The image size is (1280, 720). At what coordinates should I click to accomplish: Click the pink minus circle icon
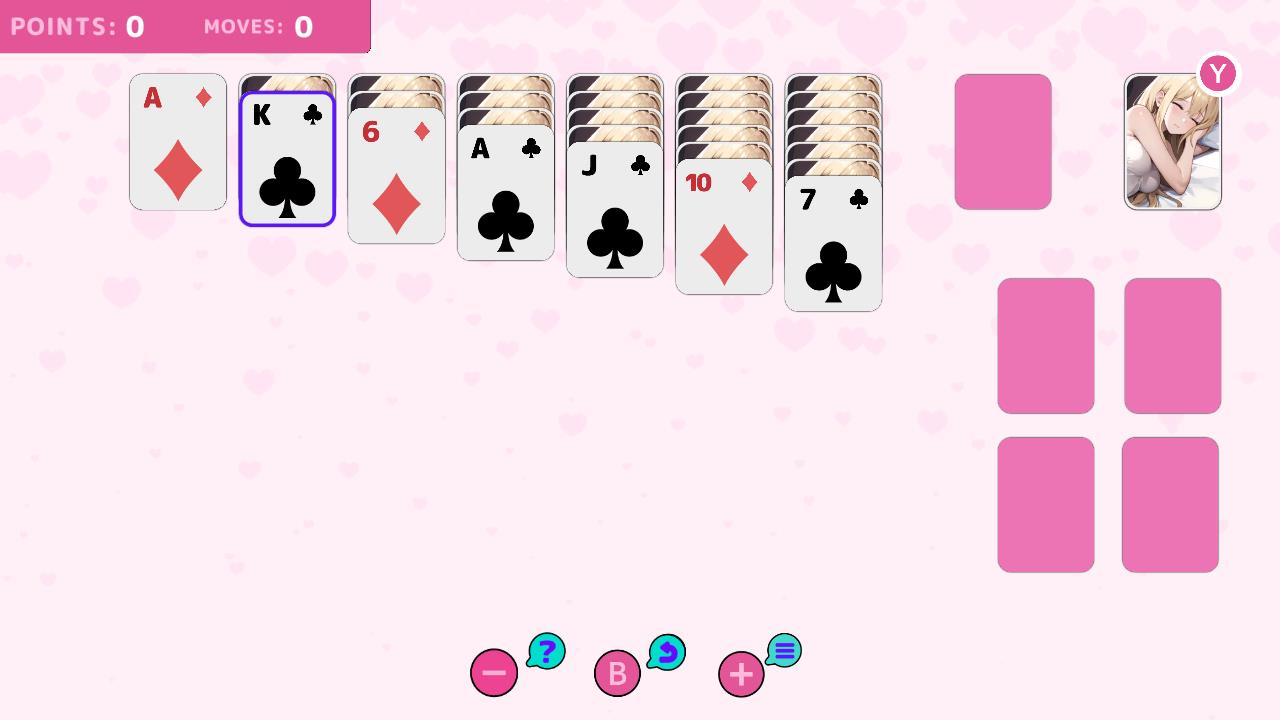[x=494, y=673]
